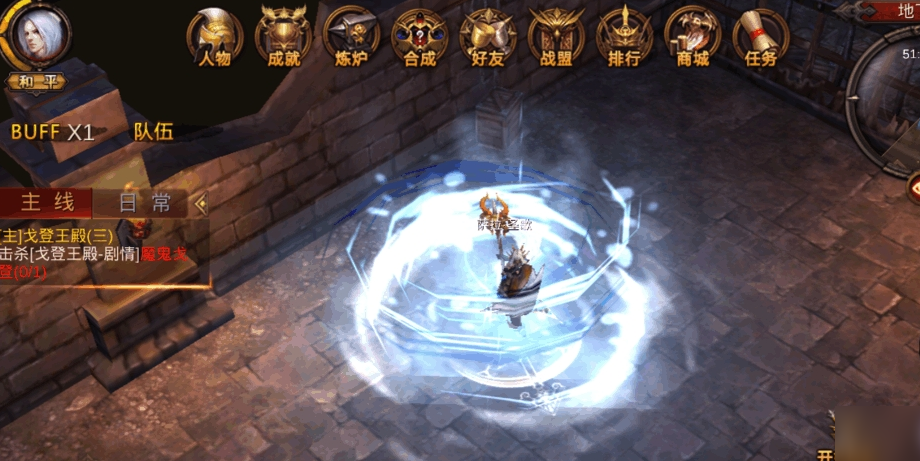This screenshot has width=920, height=461.
Task: Open the 合成 synthesis menu
Action: click(419, 37)
